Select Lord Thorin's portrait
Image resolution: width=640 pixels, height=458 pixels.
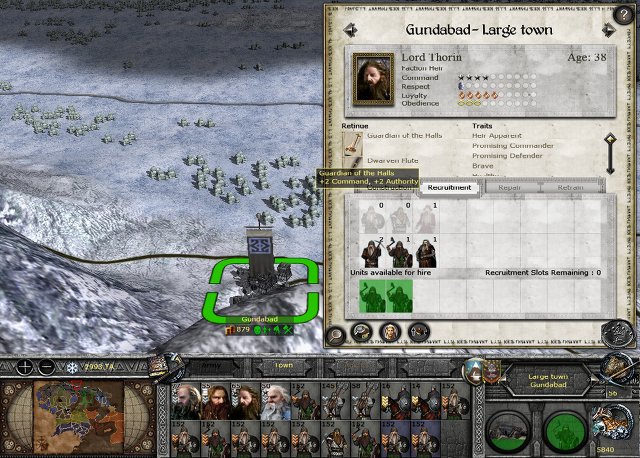pos(376,71)
